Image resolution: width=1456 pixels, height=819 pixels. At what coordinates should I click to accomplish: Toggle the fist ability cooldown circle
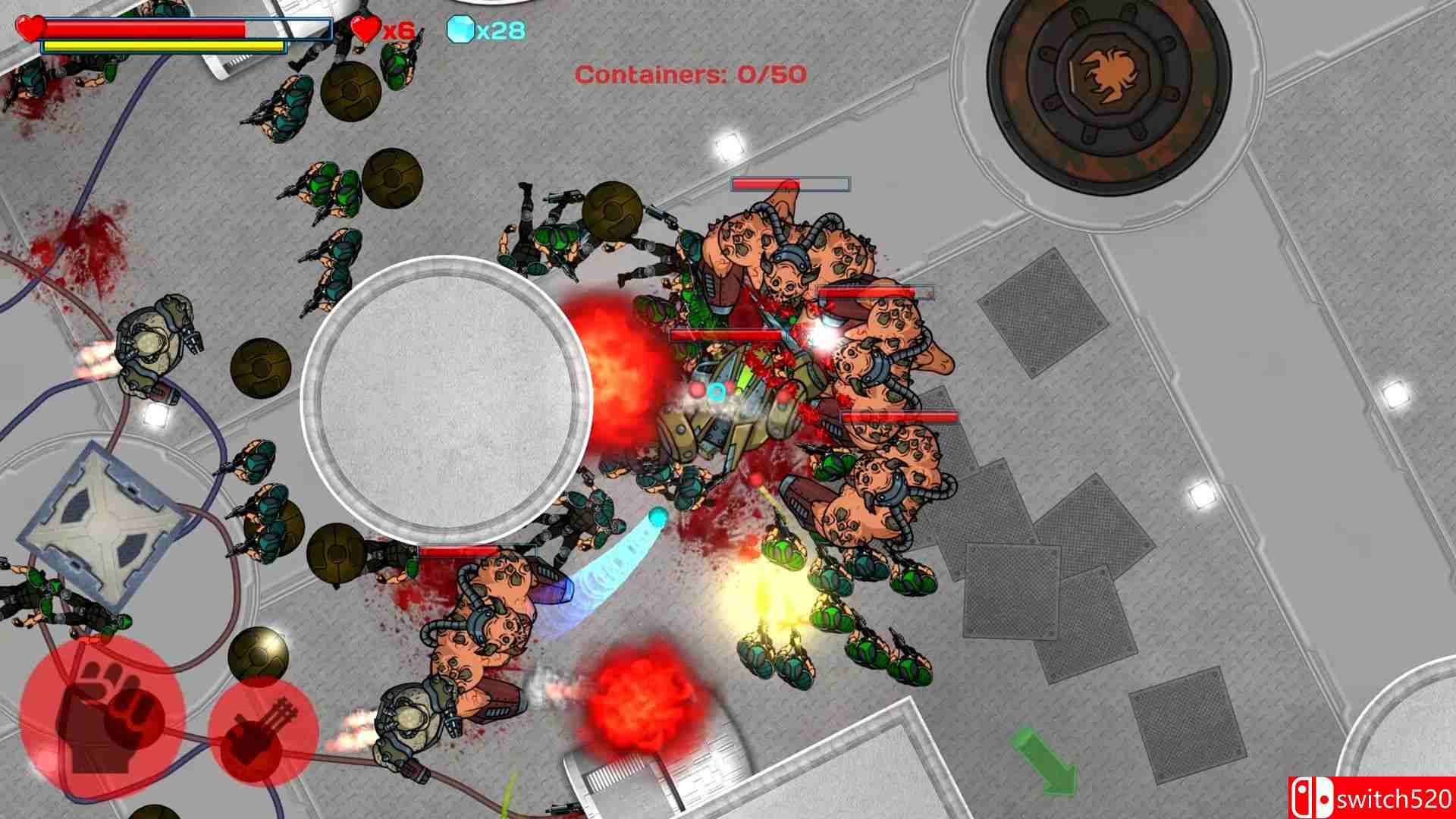coord(102,717)
